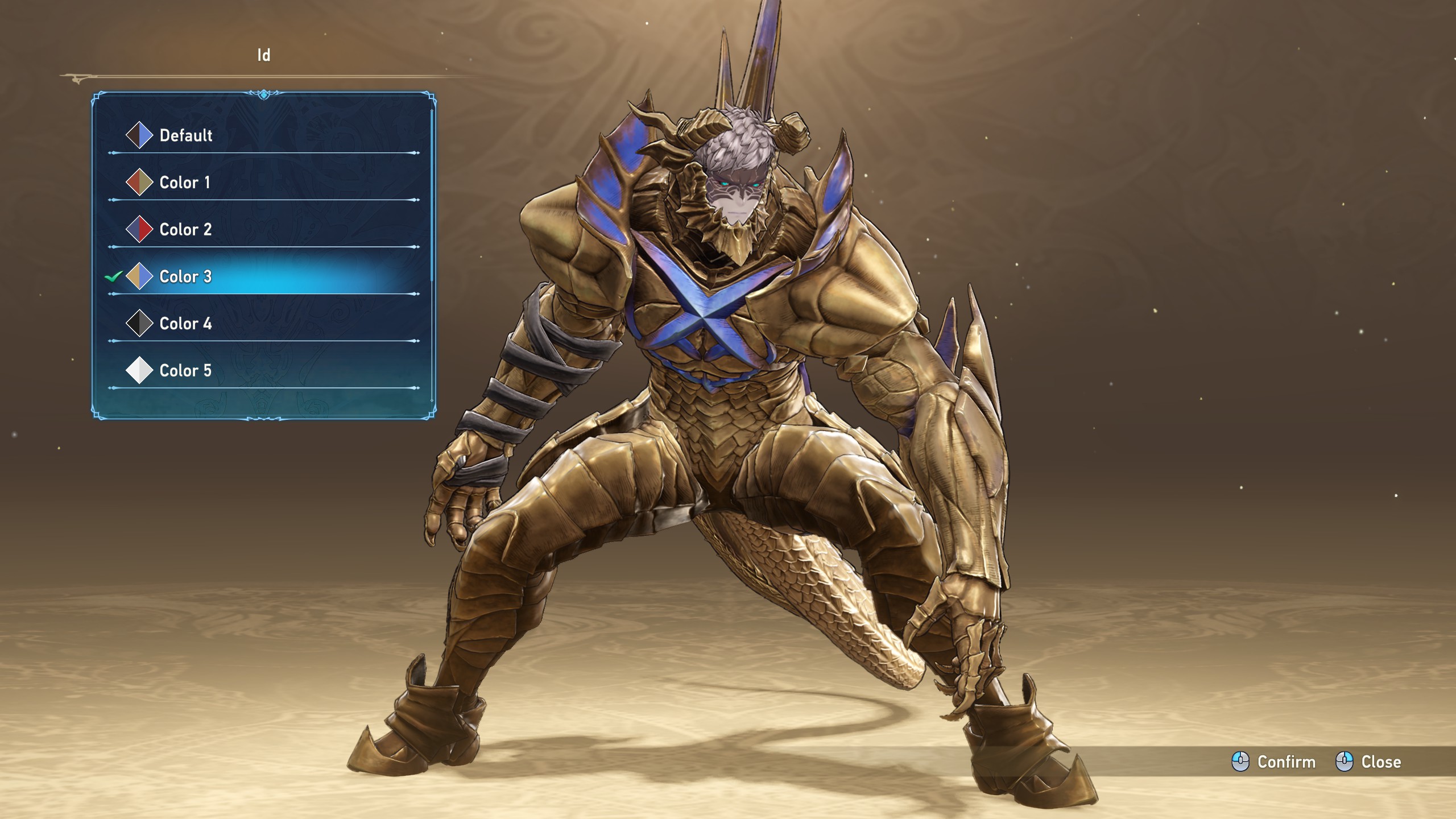Screen dimensions: 1456x819
Task: Apply the Color 5 white variant
Action: pyautogui.click(x=185, y=371)
